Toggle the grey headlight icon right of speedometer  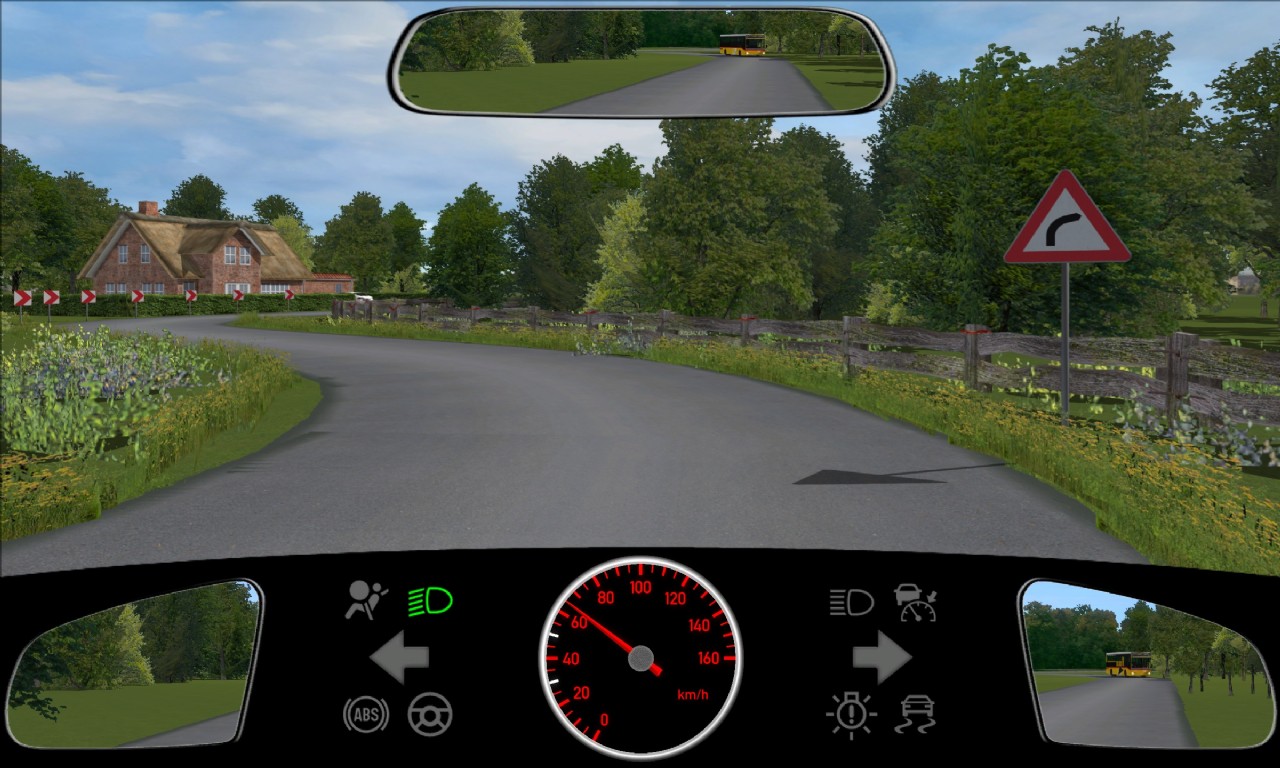pyautogui.click(x=851, y=602)
